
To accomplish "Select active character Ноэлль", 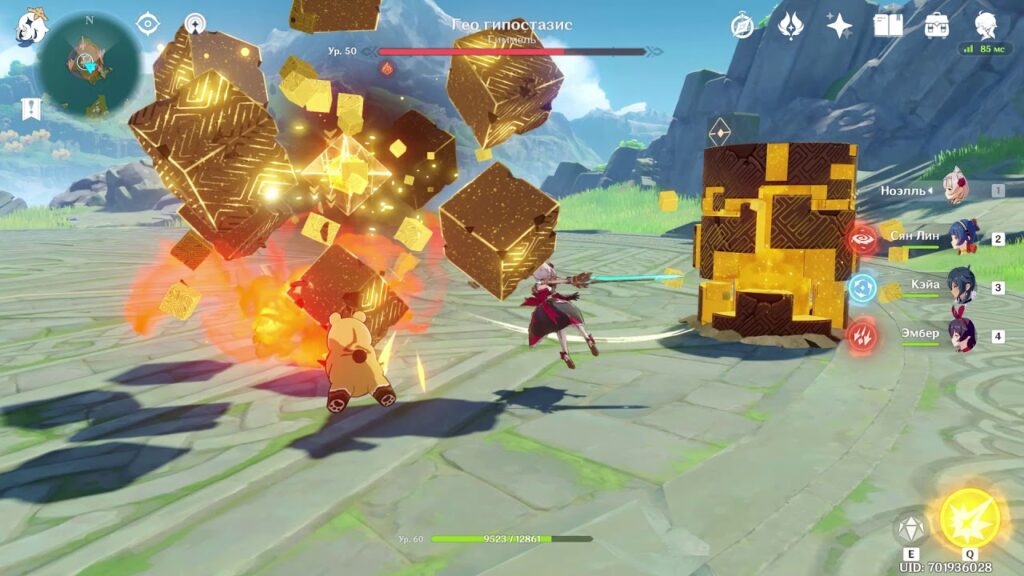I will 955,189.
